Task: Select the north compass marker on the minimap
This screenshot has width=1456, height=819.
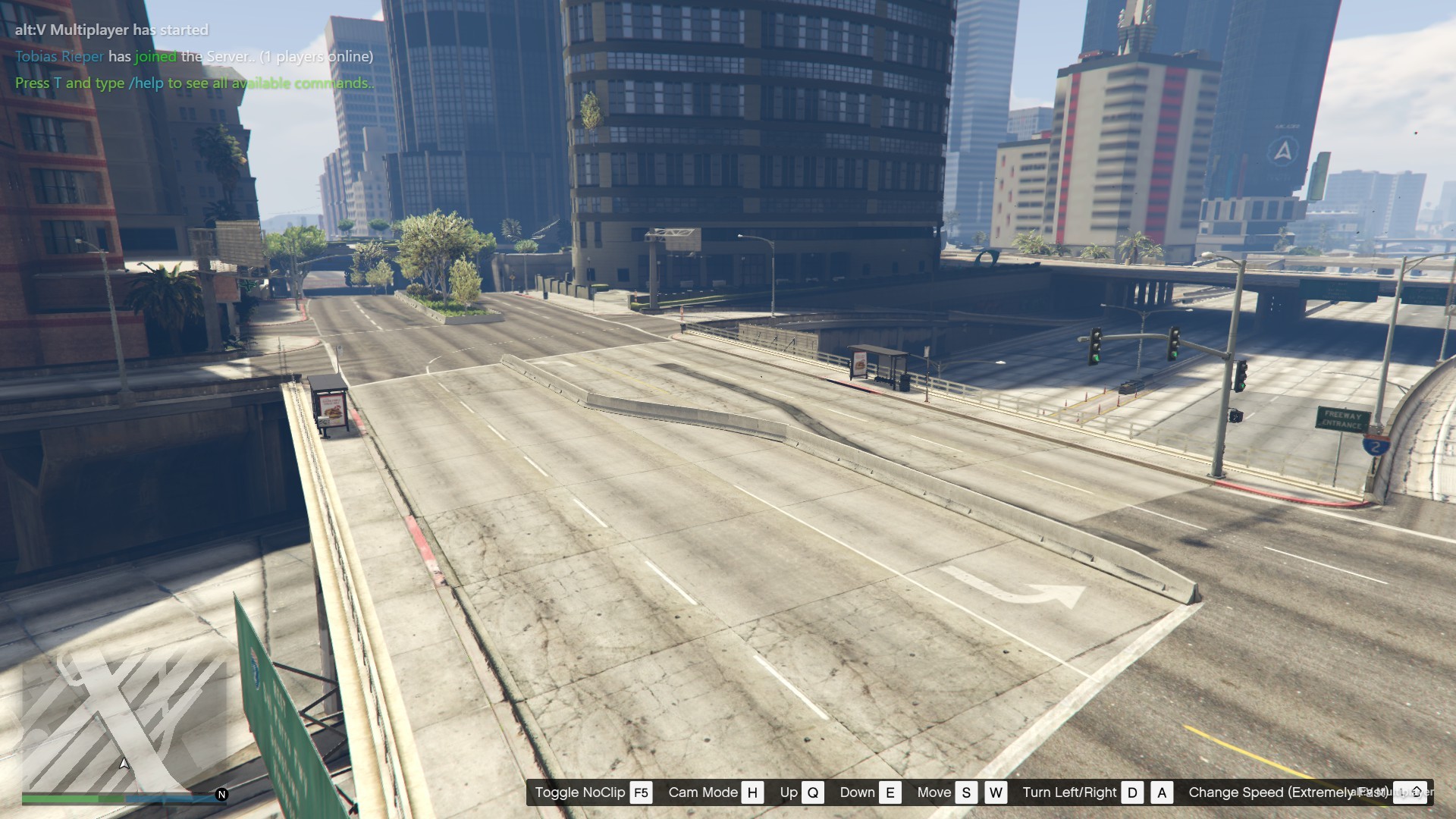Action: tap(221, 795)
